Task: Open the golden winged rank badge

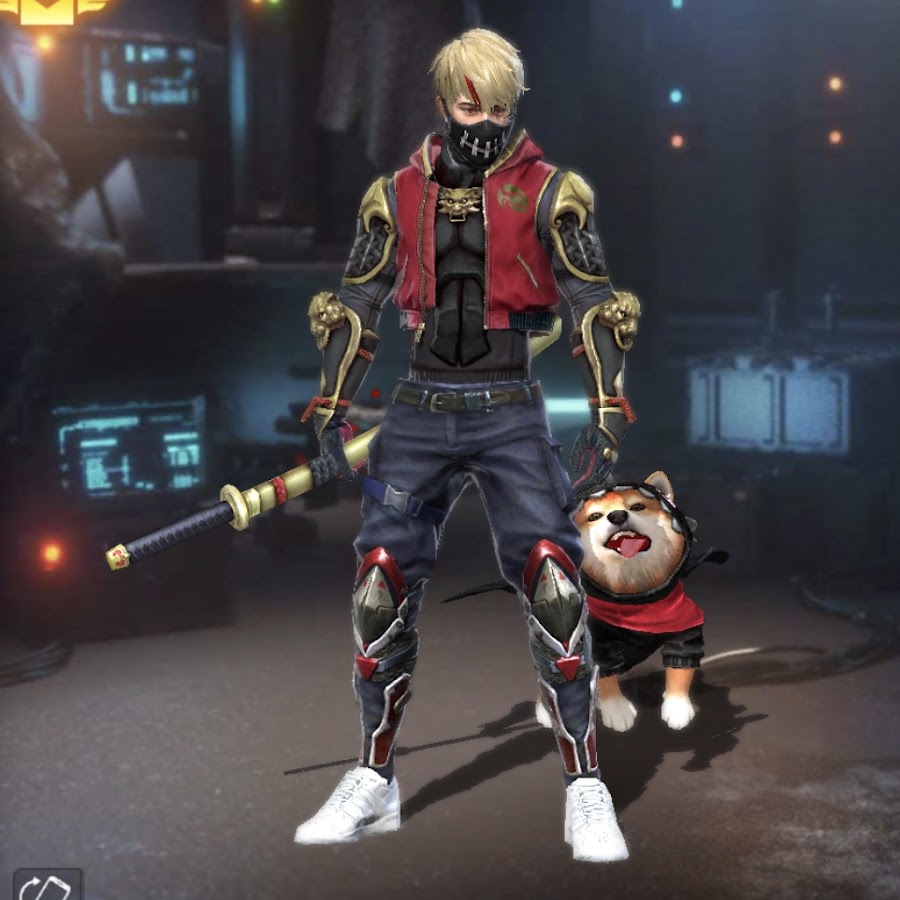Action: point(48,9)
